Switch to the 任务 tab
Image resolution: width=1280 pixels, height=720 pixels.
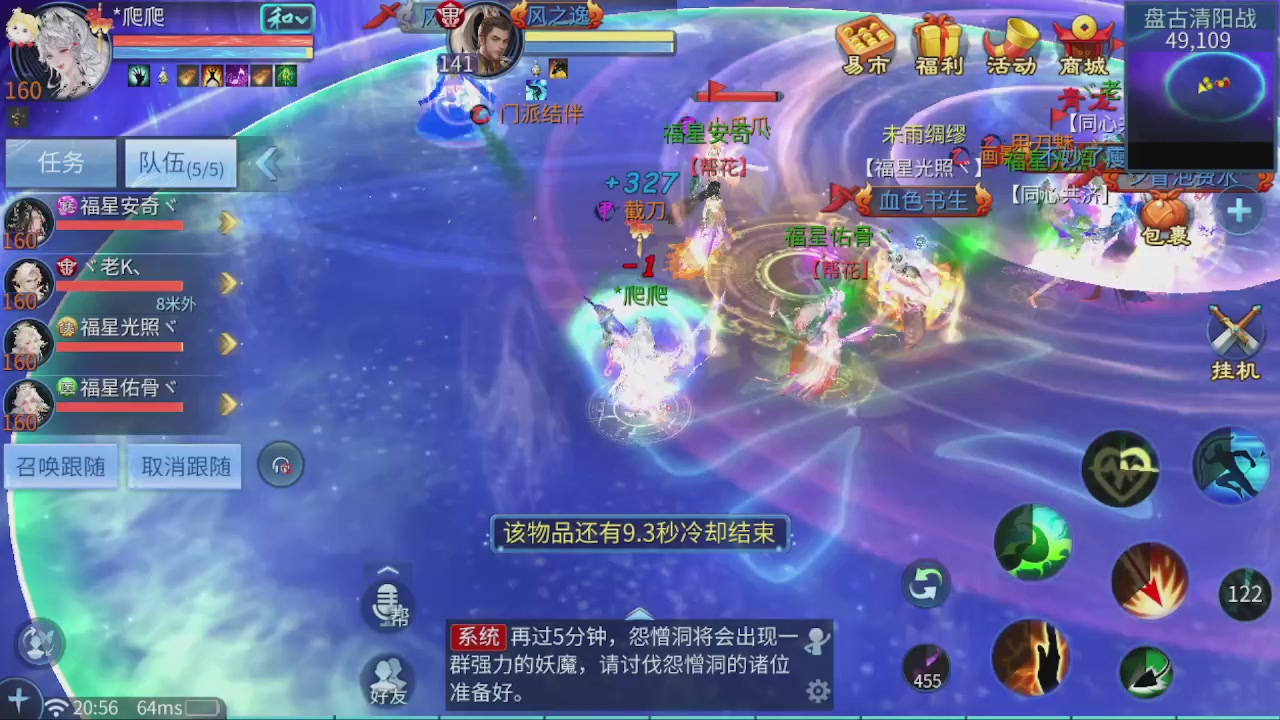point(59,163)
